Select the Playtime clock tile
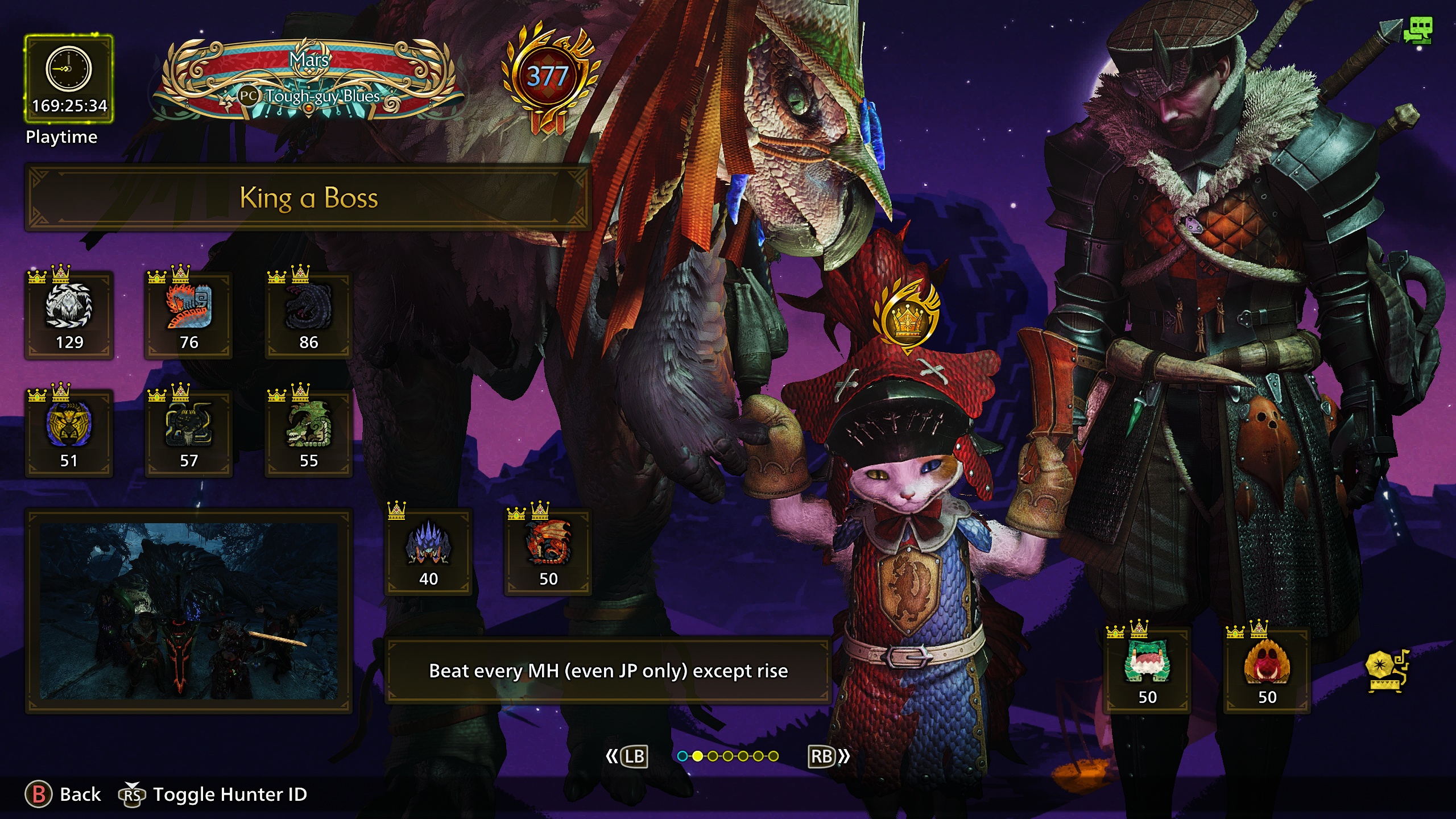The height and width of the screenshot is (819, 1456). (69, 79)
